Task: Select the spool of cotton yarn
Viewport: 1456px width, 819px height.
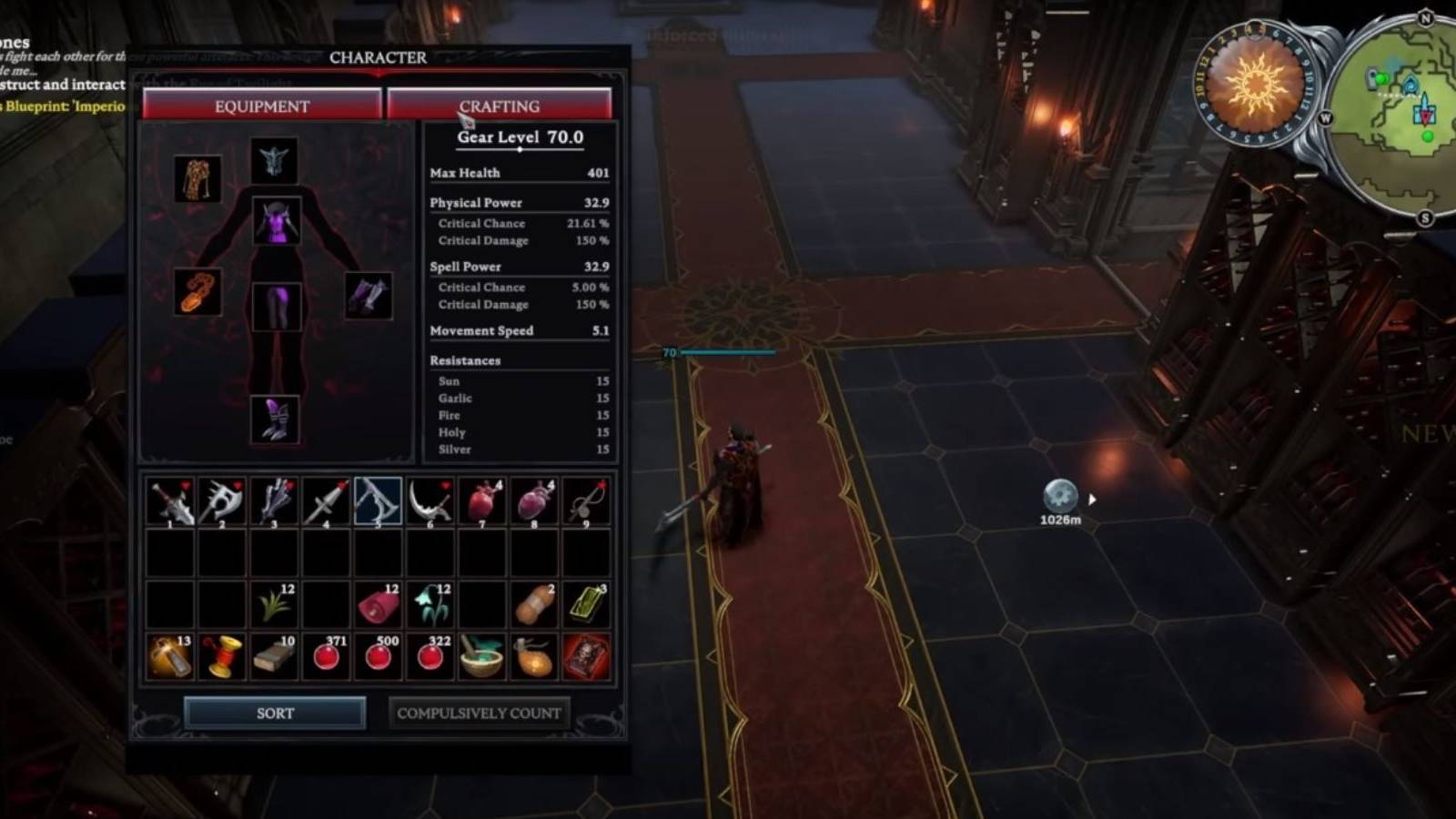Action: pyautogui.click(x=222, y=653)
